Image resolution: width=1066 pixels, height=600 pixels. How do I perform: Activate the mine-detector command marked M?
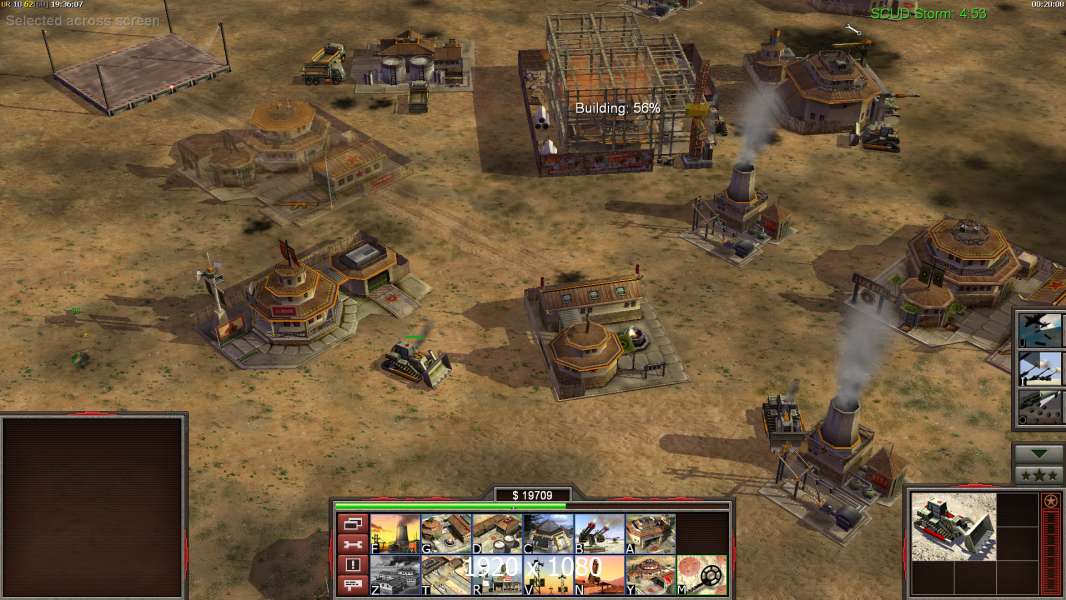tap(701, 575)
